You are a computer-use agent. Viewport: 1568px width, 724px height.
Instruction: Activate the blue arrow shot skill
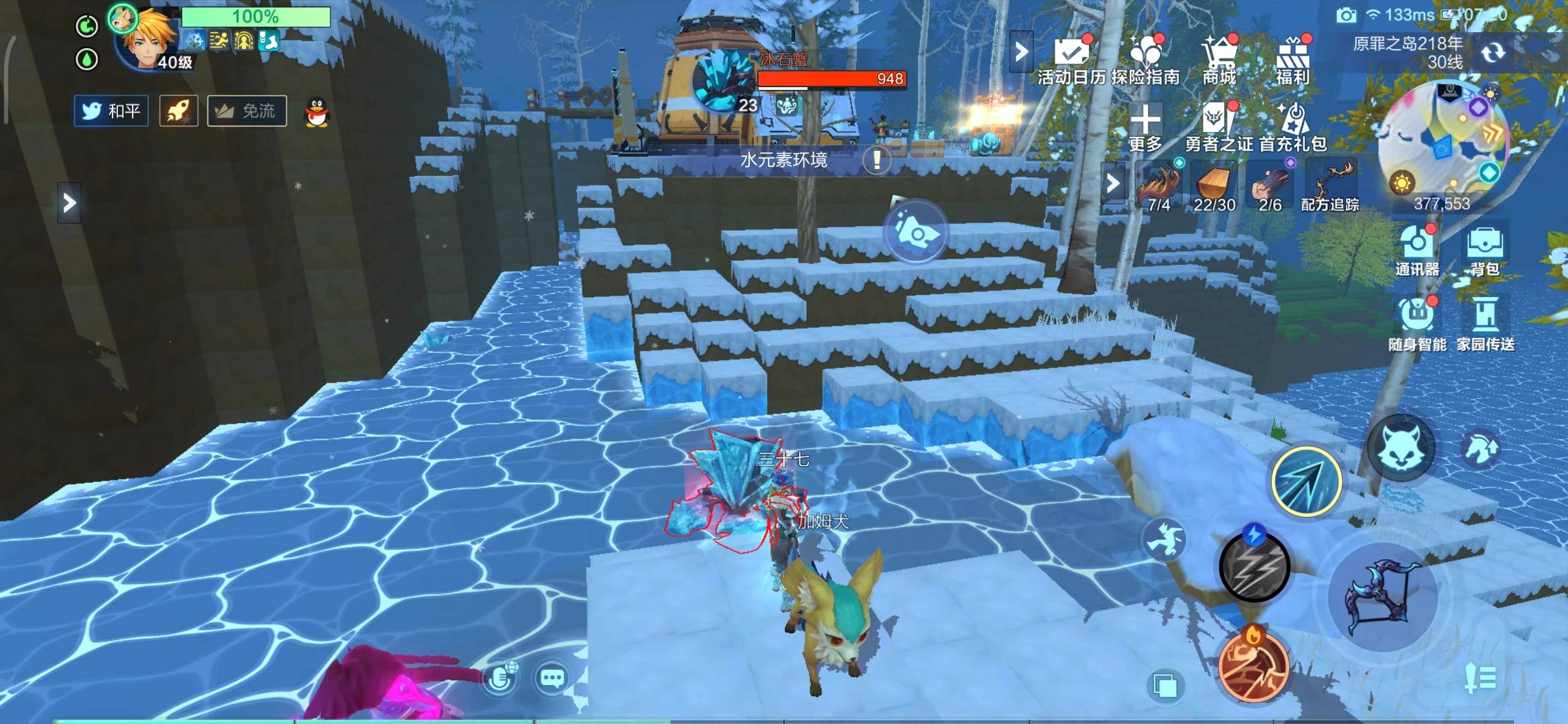tap(1306, 481)
